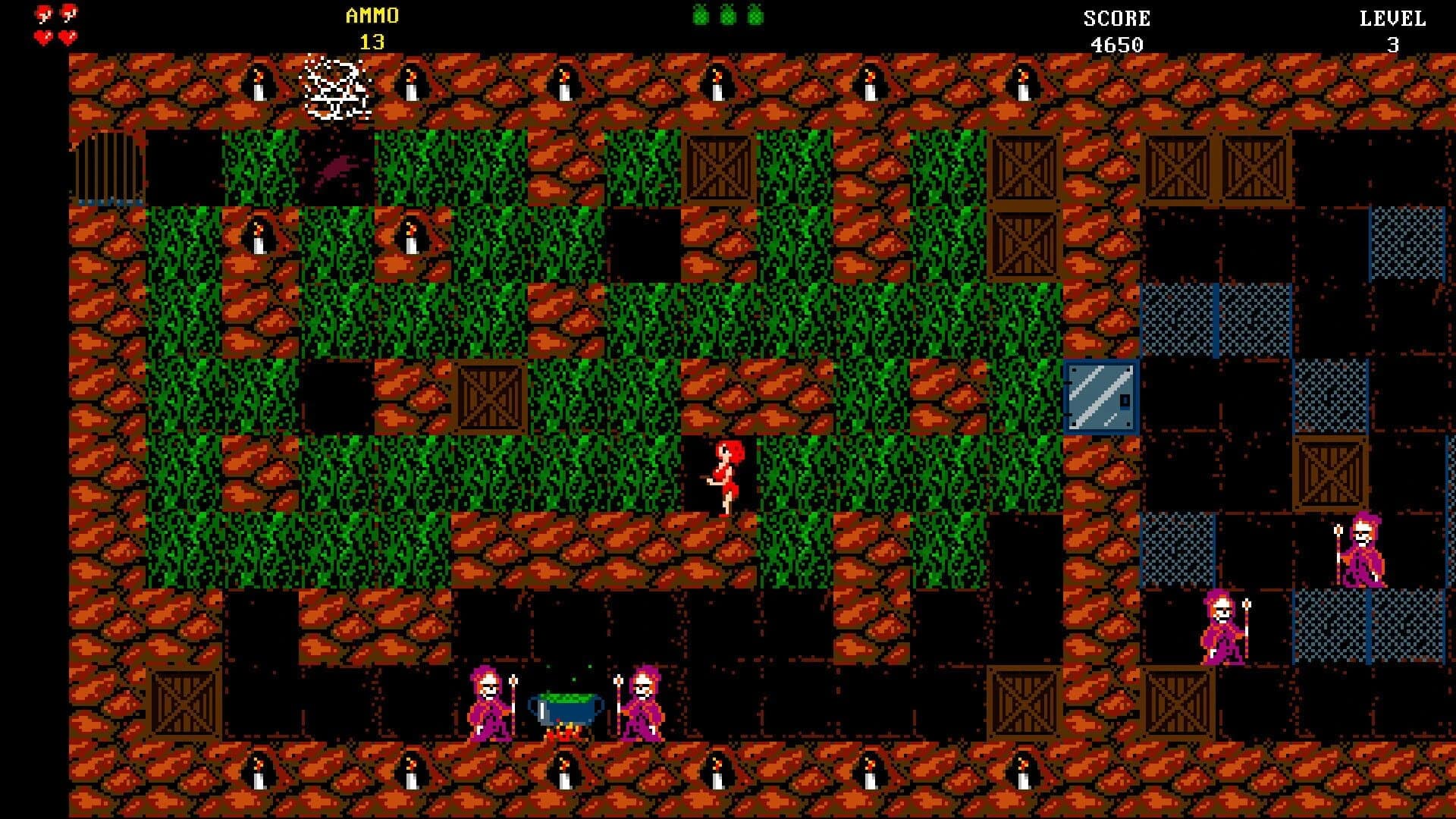Click the second red heart in the top-left

tap(68, 13)
